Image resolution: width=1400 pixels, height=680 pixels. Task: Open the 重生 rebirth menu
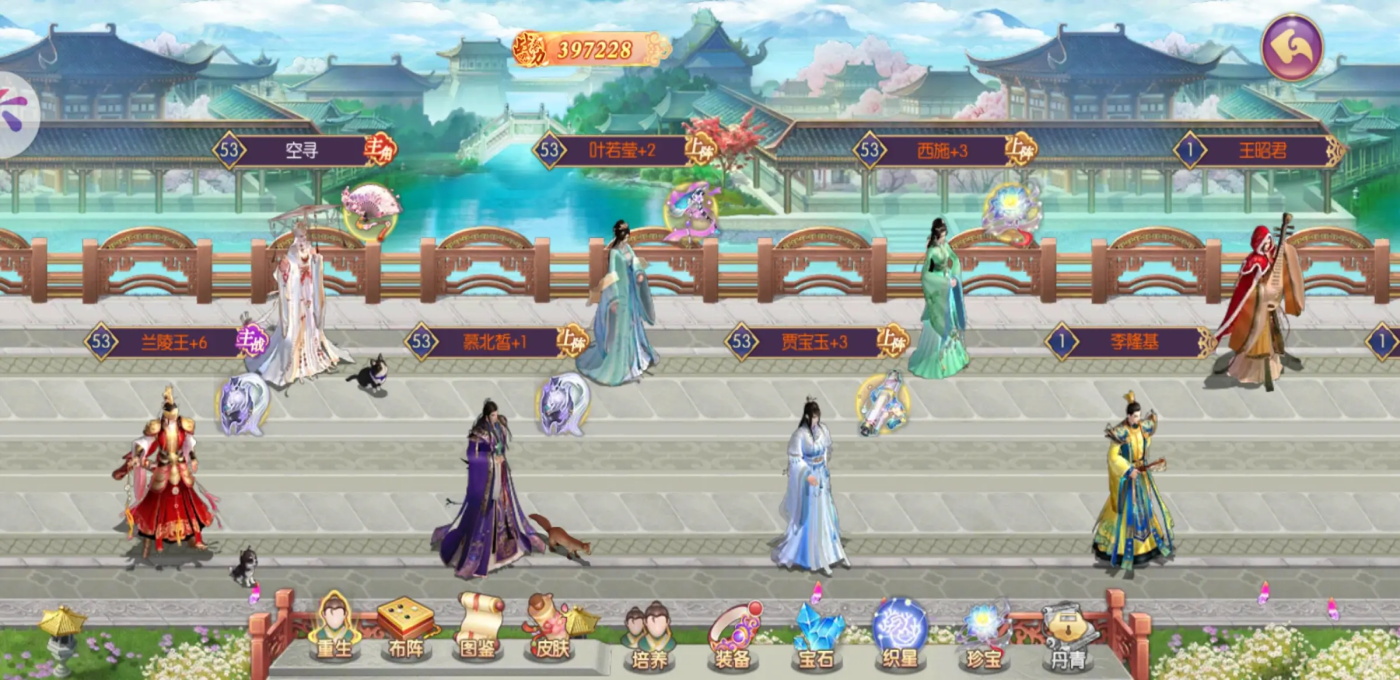[334, 628]
